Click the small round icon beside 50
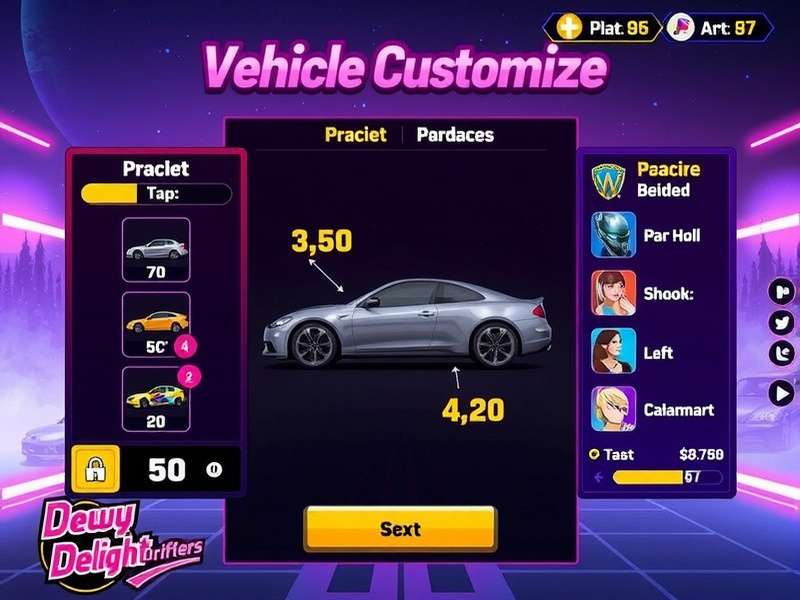The width and height of the screenshot is (800, 600). (212, 469)
